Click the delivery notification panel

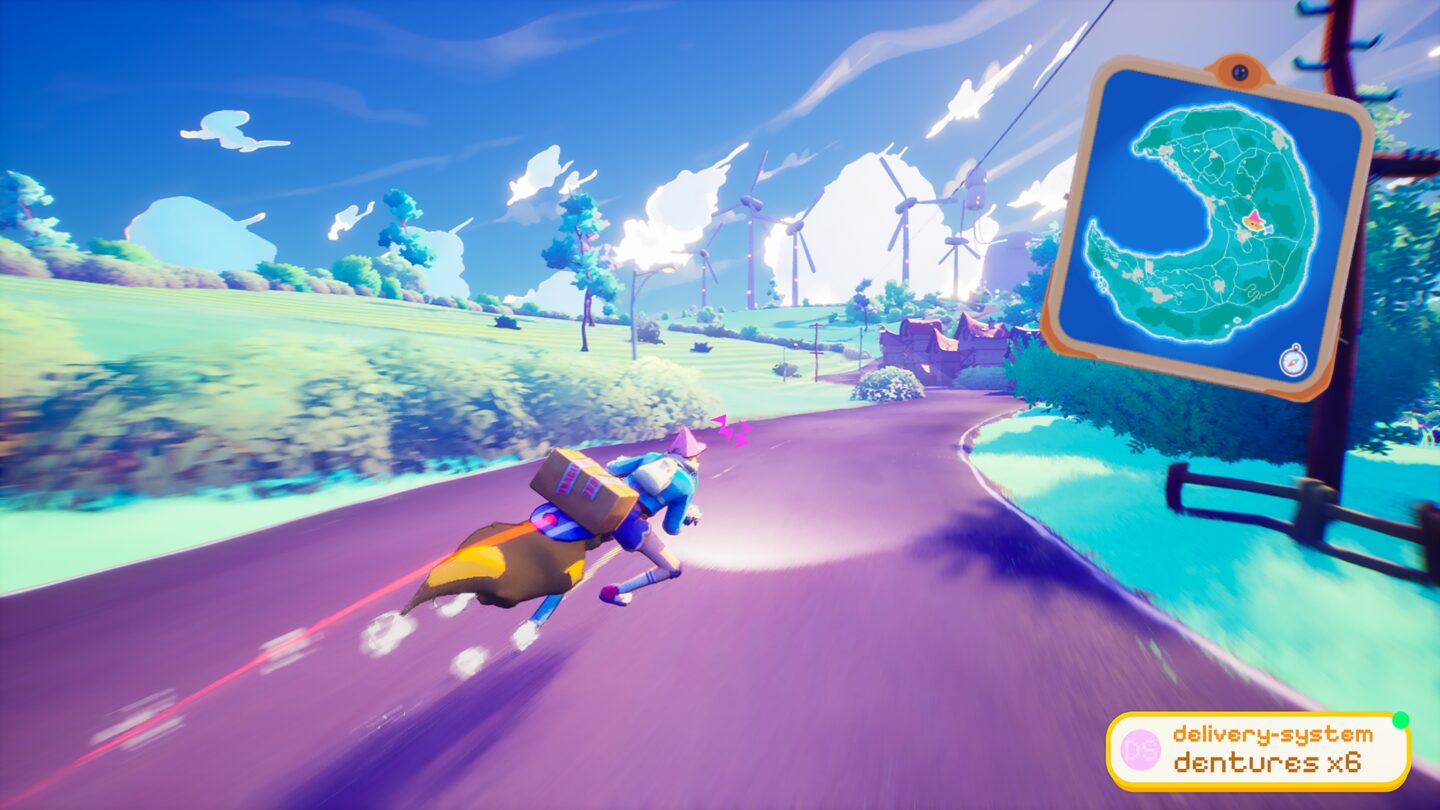(1260, 750)
